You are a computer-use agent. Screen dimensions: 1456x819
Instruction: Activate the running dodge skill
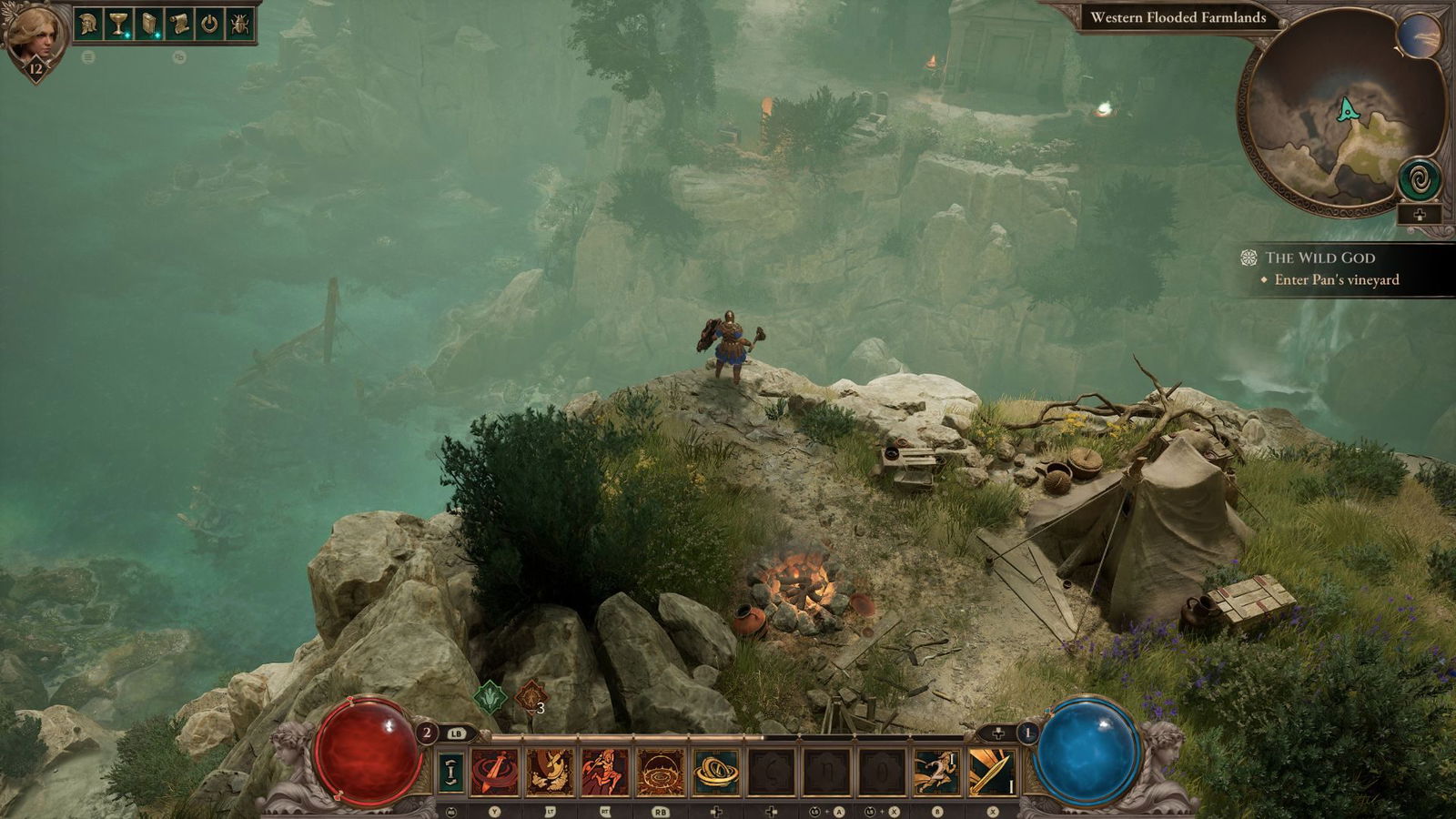(936, 772)
